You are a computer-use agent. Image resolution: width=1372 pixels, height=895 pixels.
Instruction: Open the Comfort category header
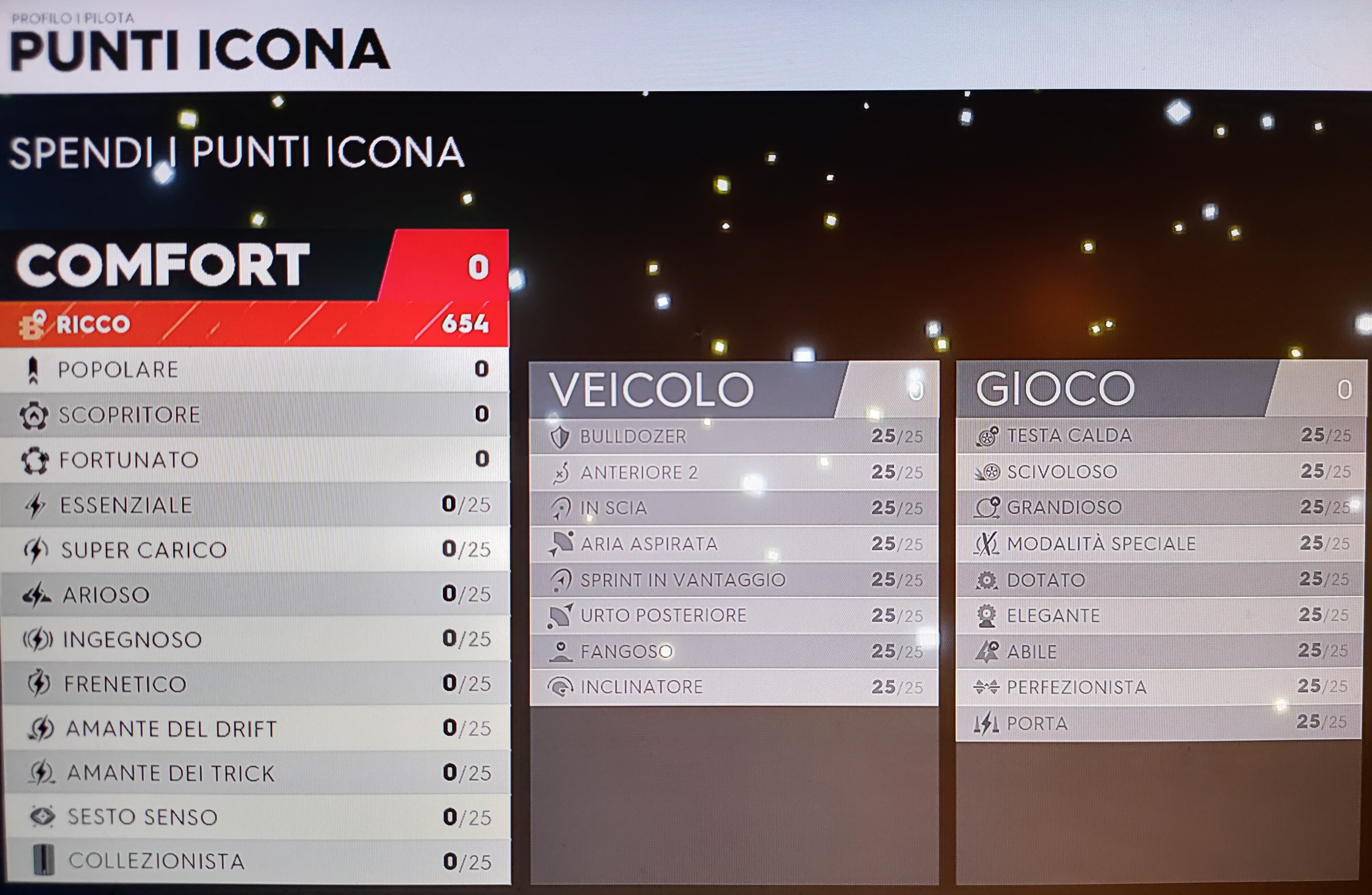[x=254, y=265]
